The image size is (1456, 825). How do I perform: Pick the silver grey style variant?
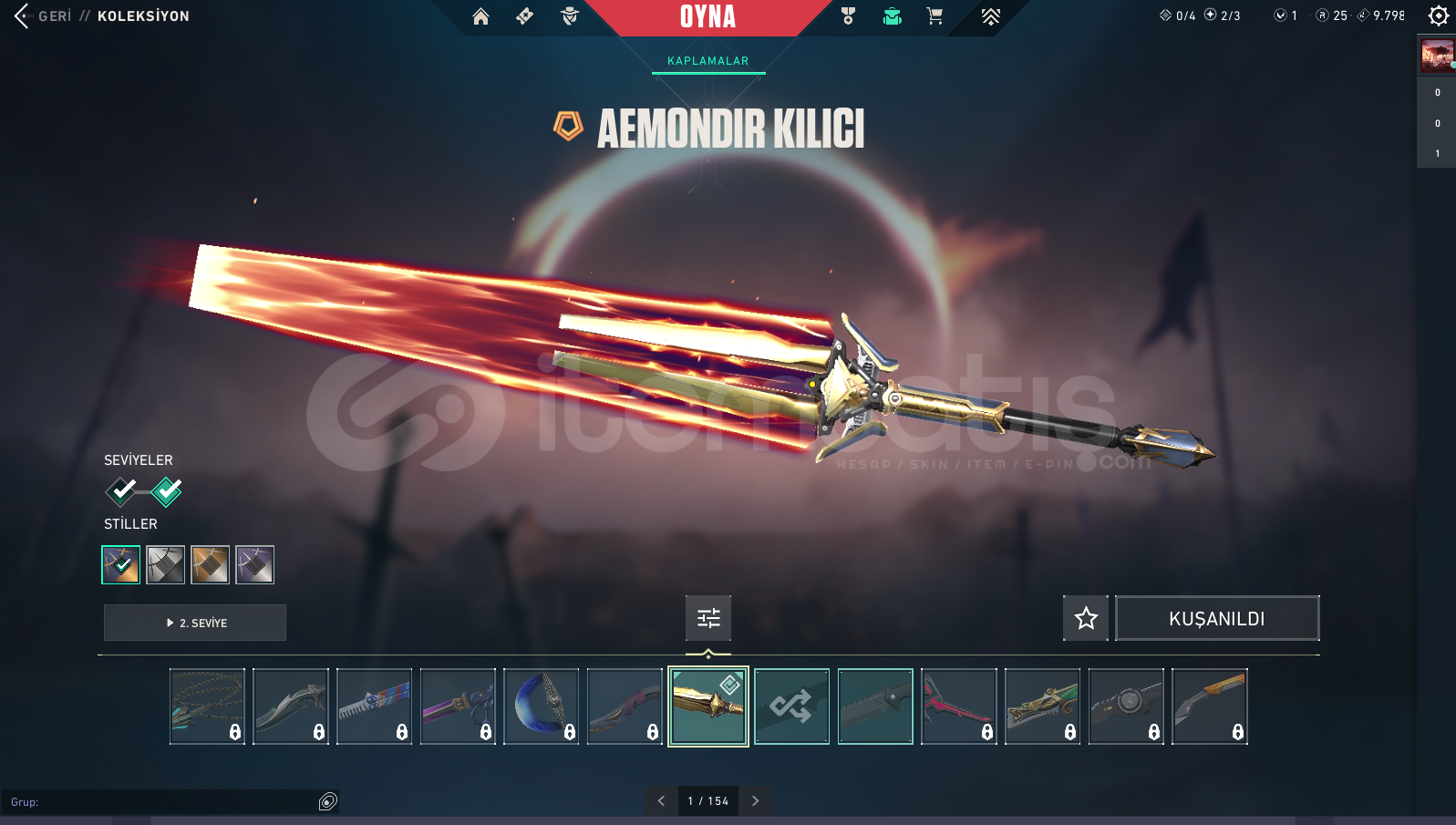pyautogui.click(x=166, y=565)
